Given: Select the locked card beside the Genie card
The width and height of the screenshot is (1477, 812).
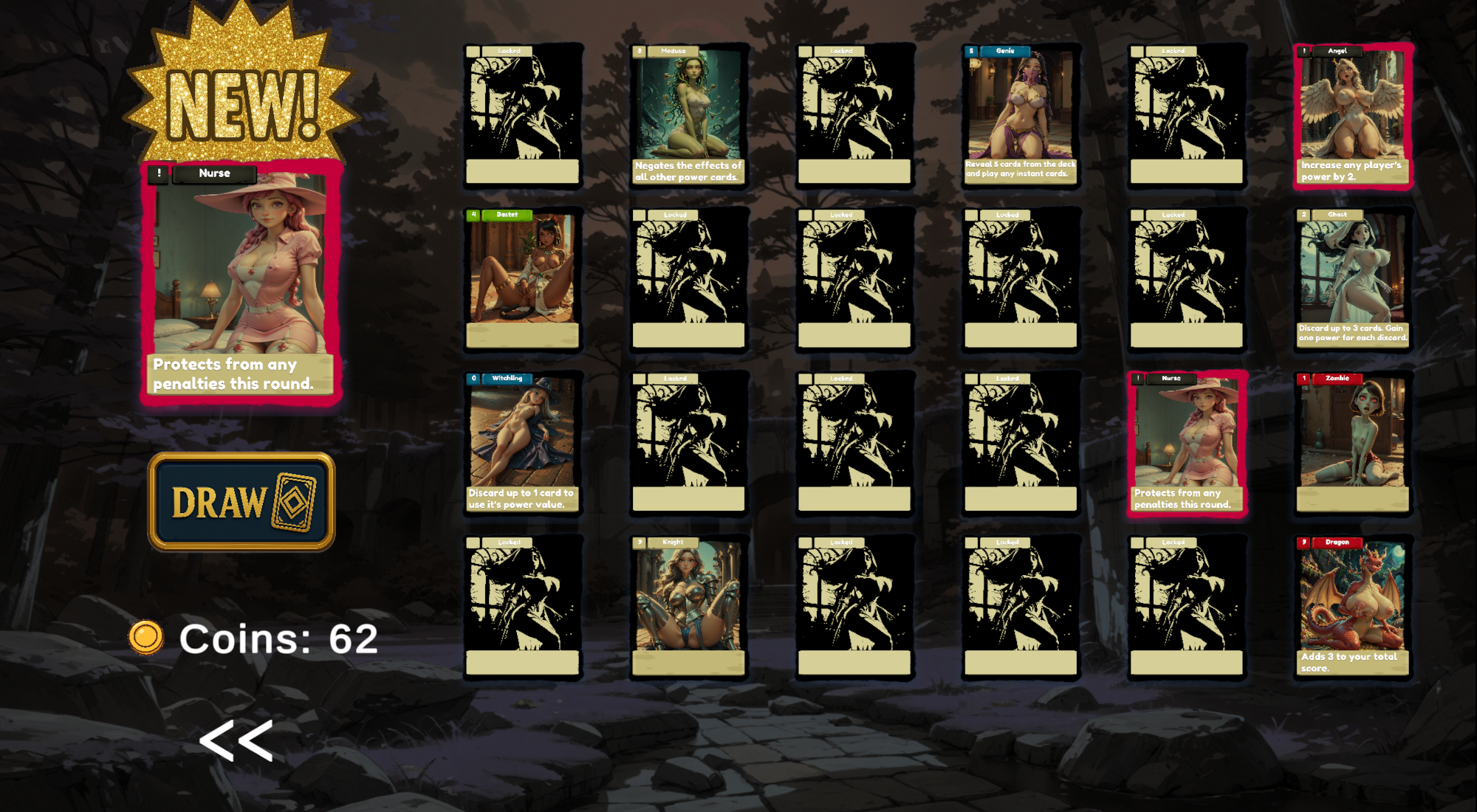Looking at the screenshot, I should tap(1187, 117).
